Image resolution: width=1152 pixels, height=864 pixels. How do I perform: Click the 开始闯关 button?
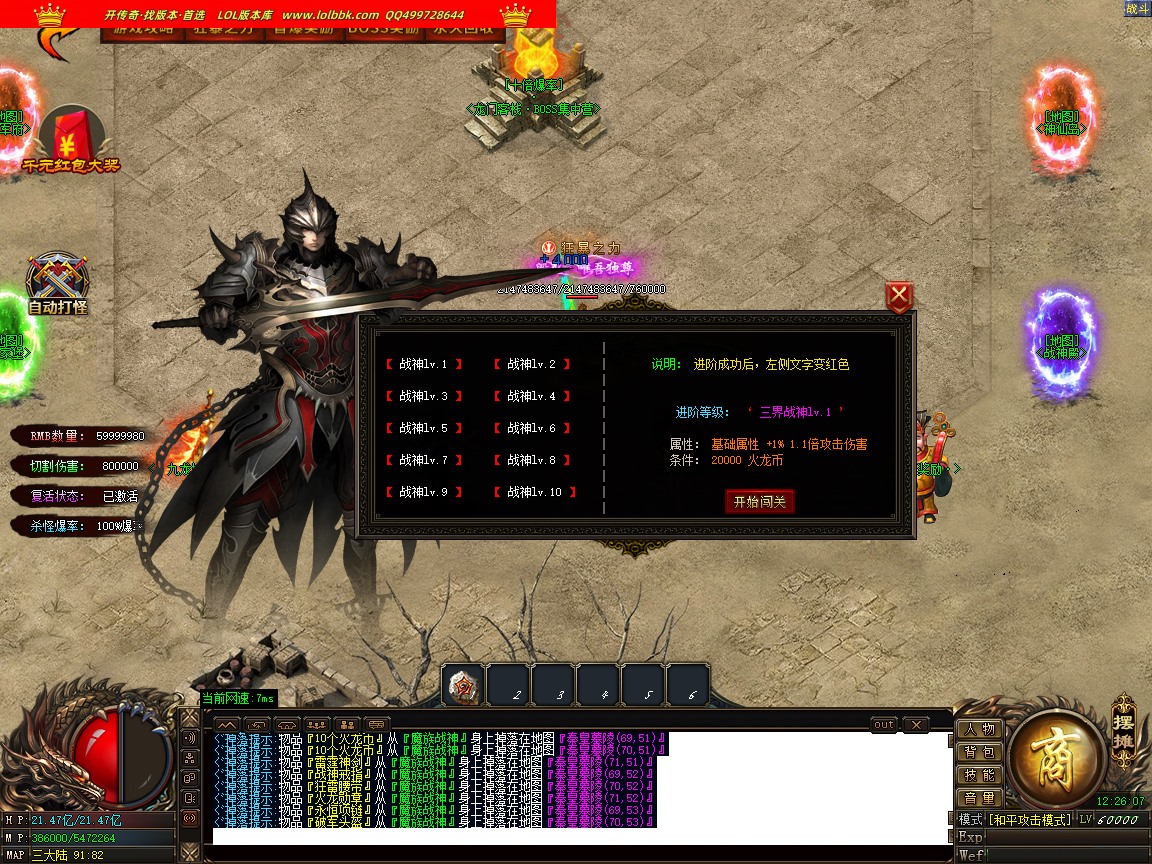pyautogui.click(x=759, y=501)
